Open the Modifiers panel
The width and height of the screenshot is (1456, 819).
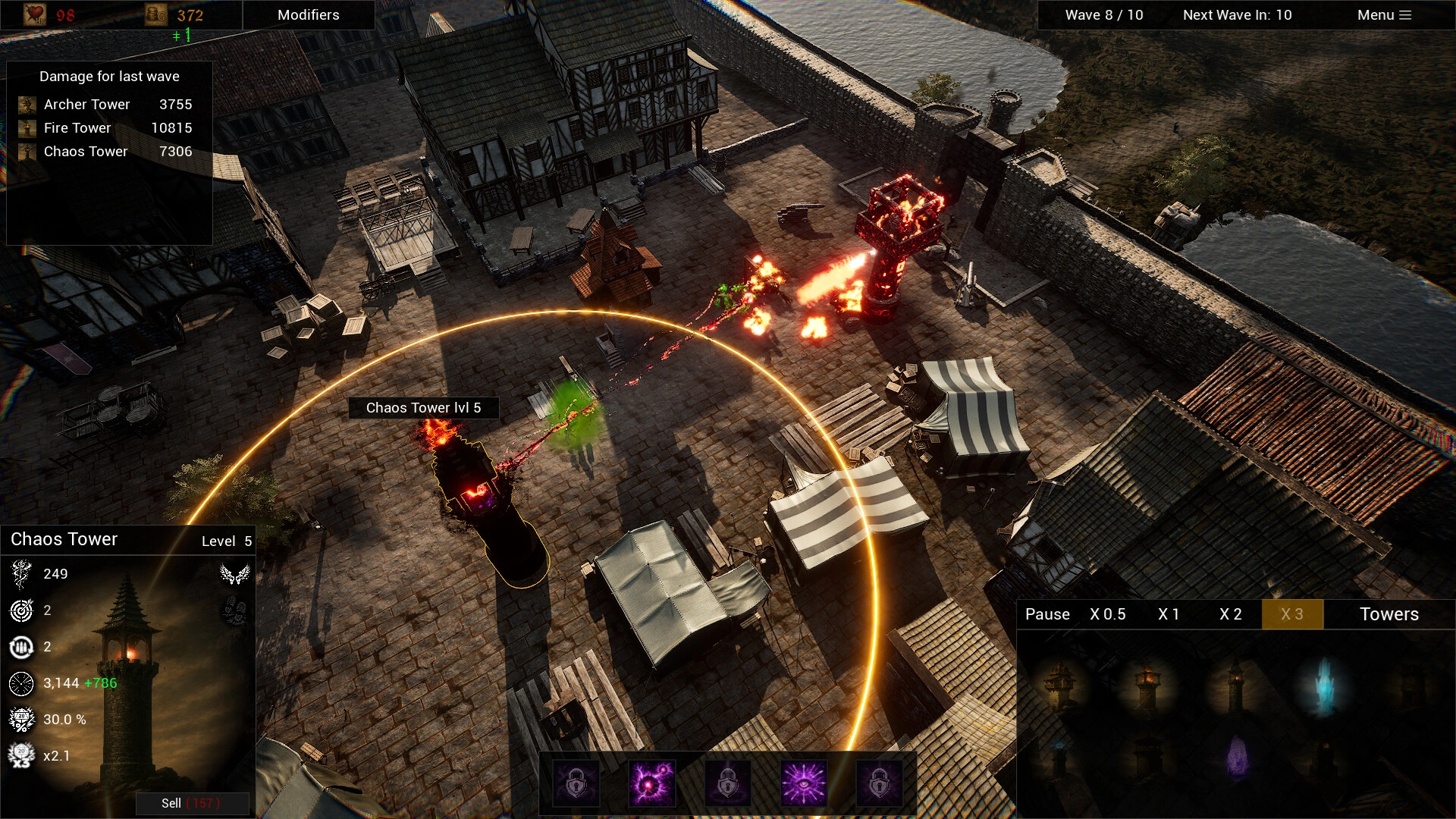[x=308, y=14]
